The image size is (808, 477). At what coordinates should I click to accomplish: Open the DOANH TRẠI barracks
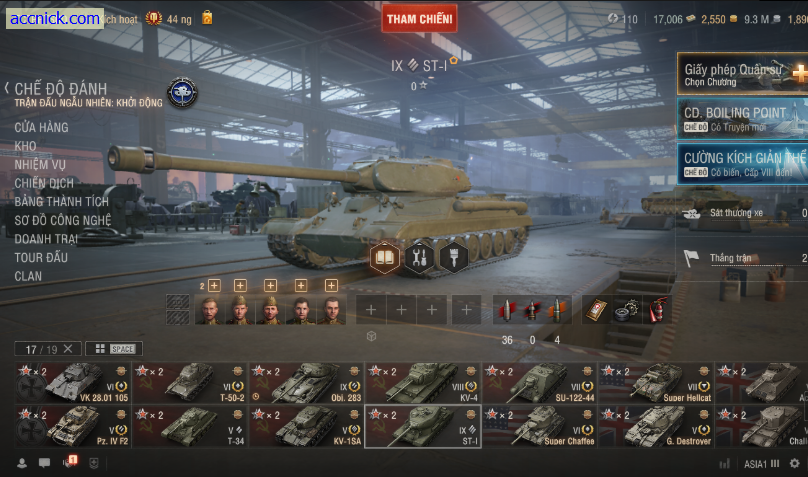tap(46, 238)
